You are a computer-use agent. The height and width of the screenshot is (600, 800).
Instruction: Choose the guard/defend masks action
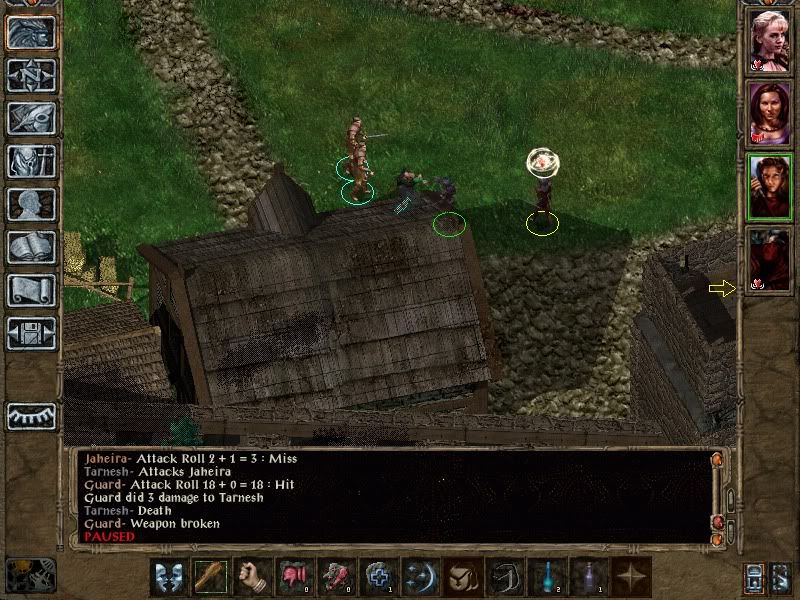pos(168,577)
